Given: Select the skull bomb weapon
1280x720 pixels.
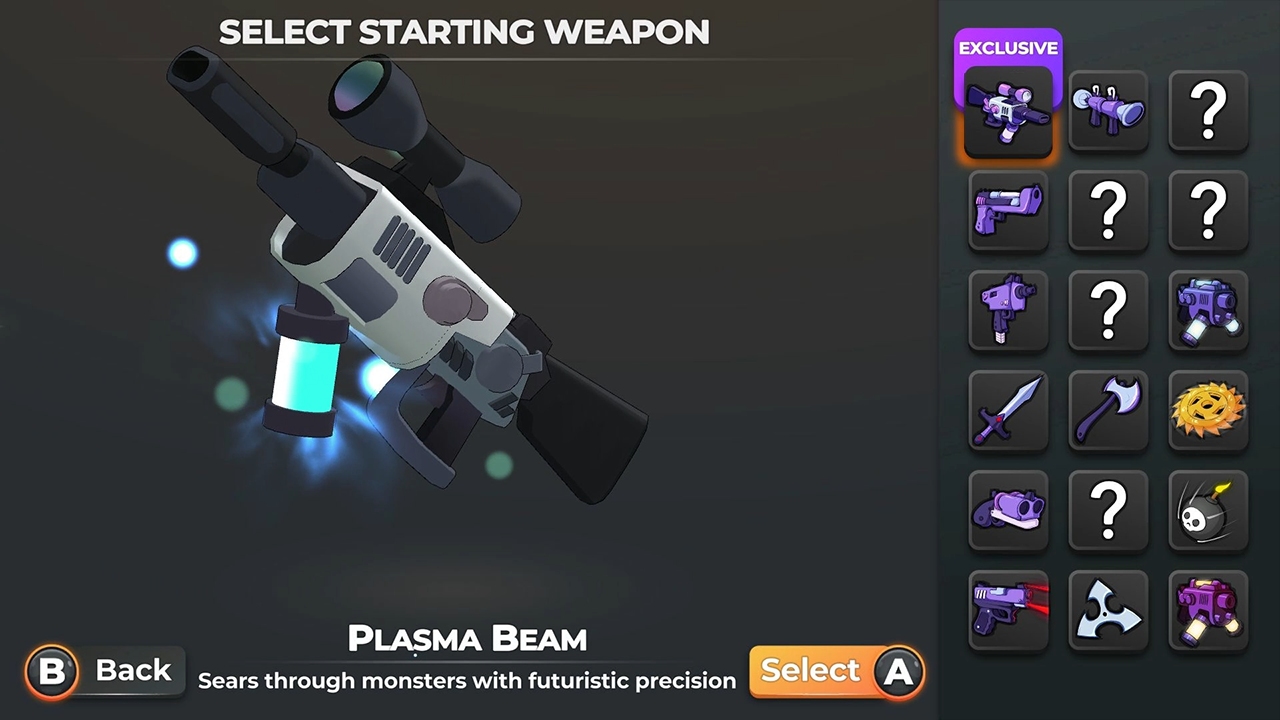Looking at the screenshot, I should point(1208,511).
